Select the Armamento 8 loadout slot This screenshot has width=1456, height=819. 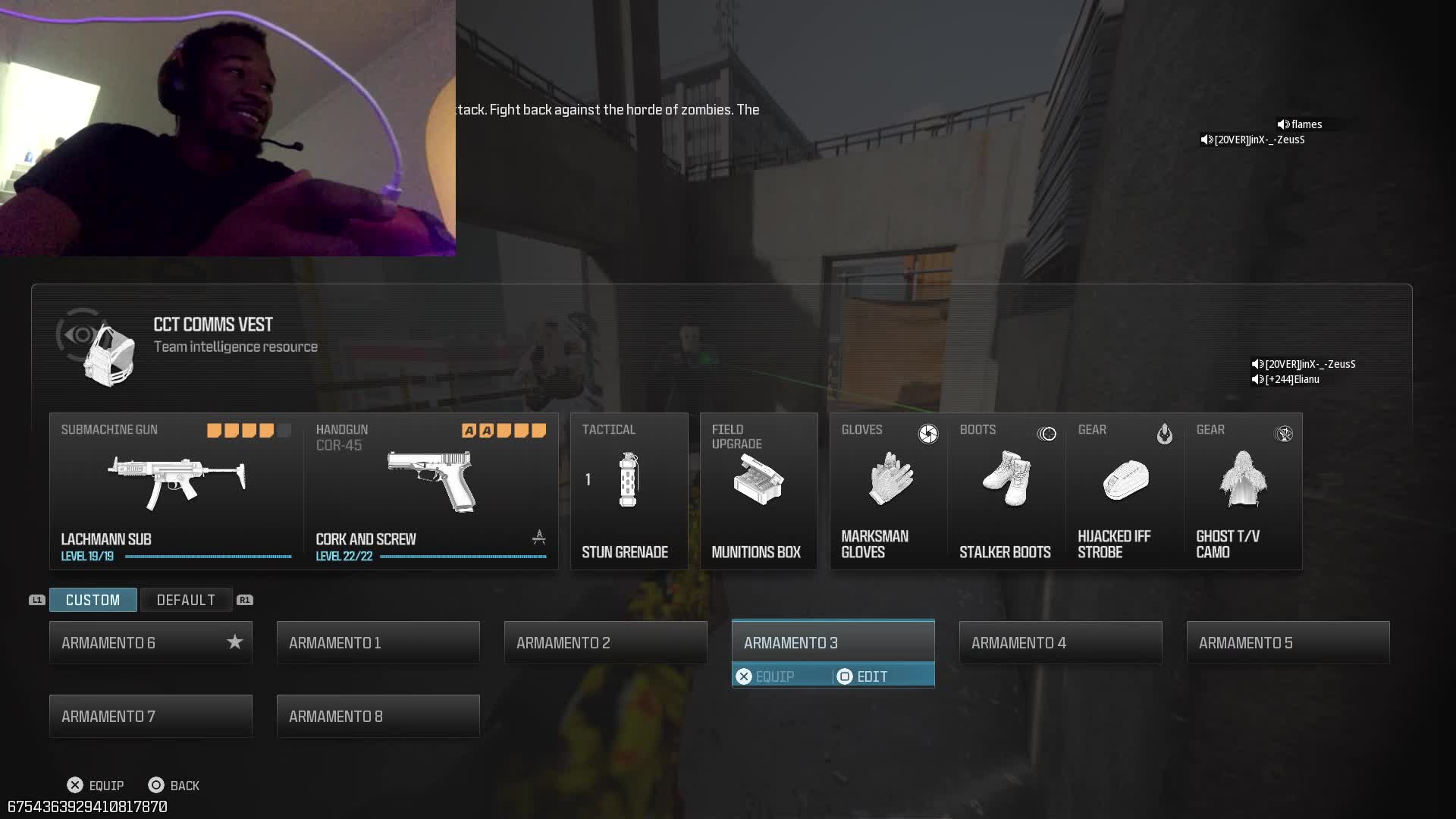[378, 716]
